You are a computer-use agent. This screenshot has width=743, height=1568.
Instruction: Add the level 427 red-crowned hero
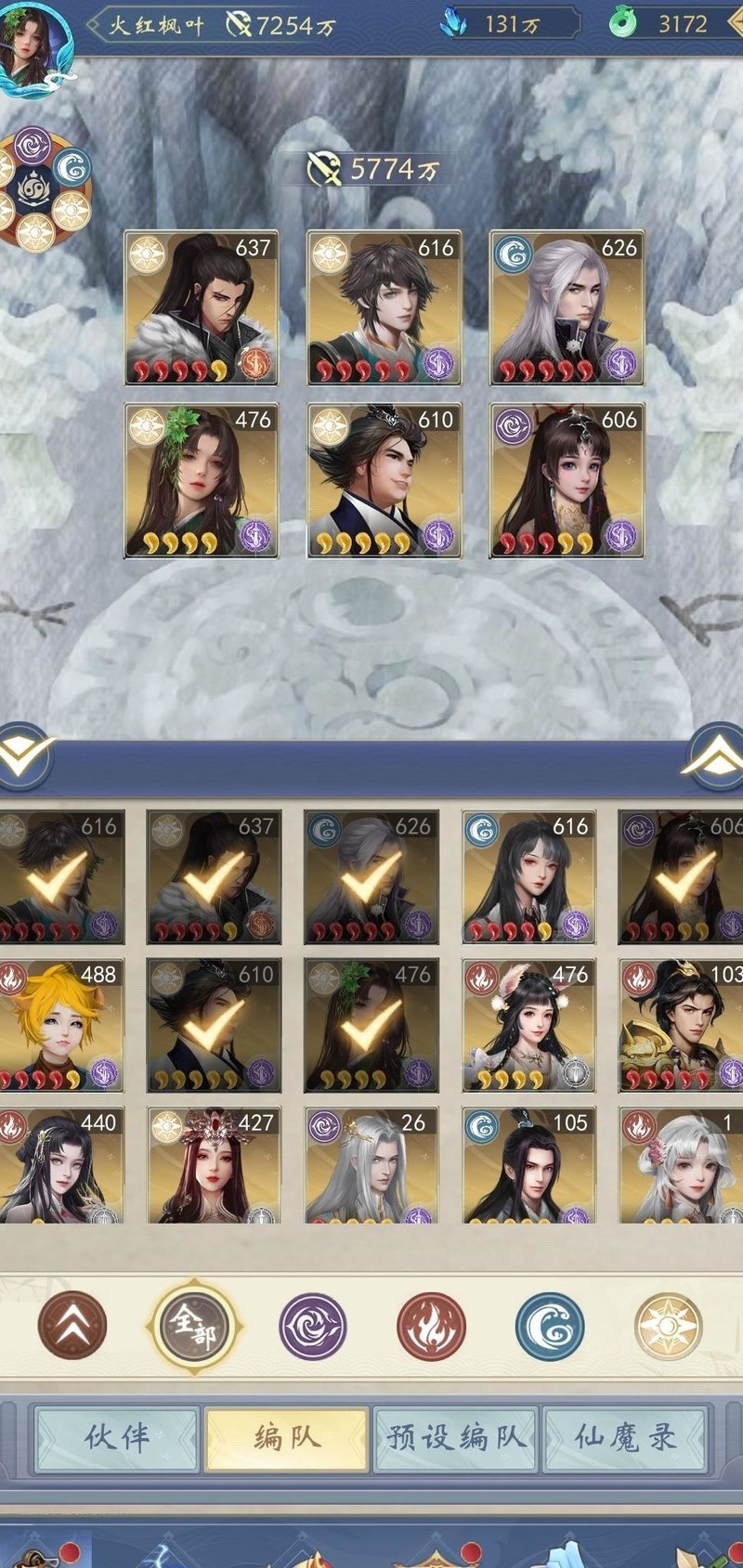[214, 1165]
